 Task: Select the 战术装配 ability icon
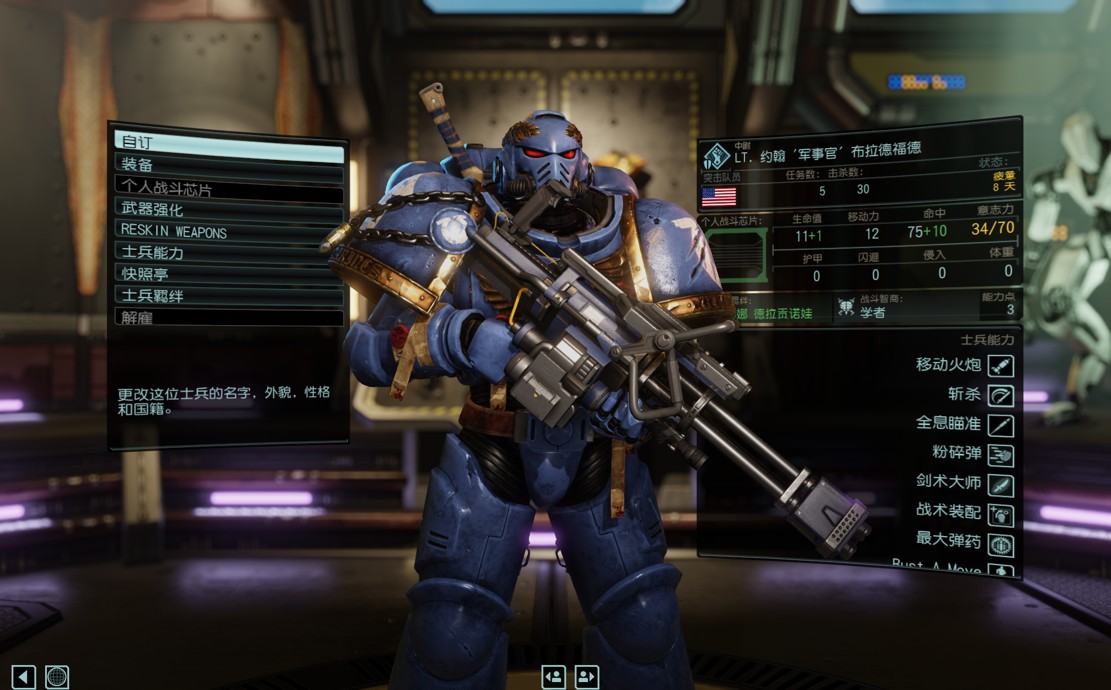click(1000, 516)
